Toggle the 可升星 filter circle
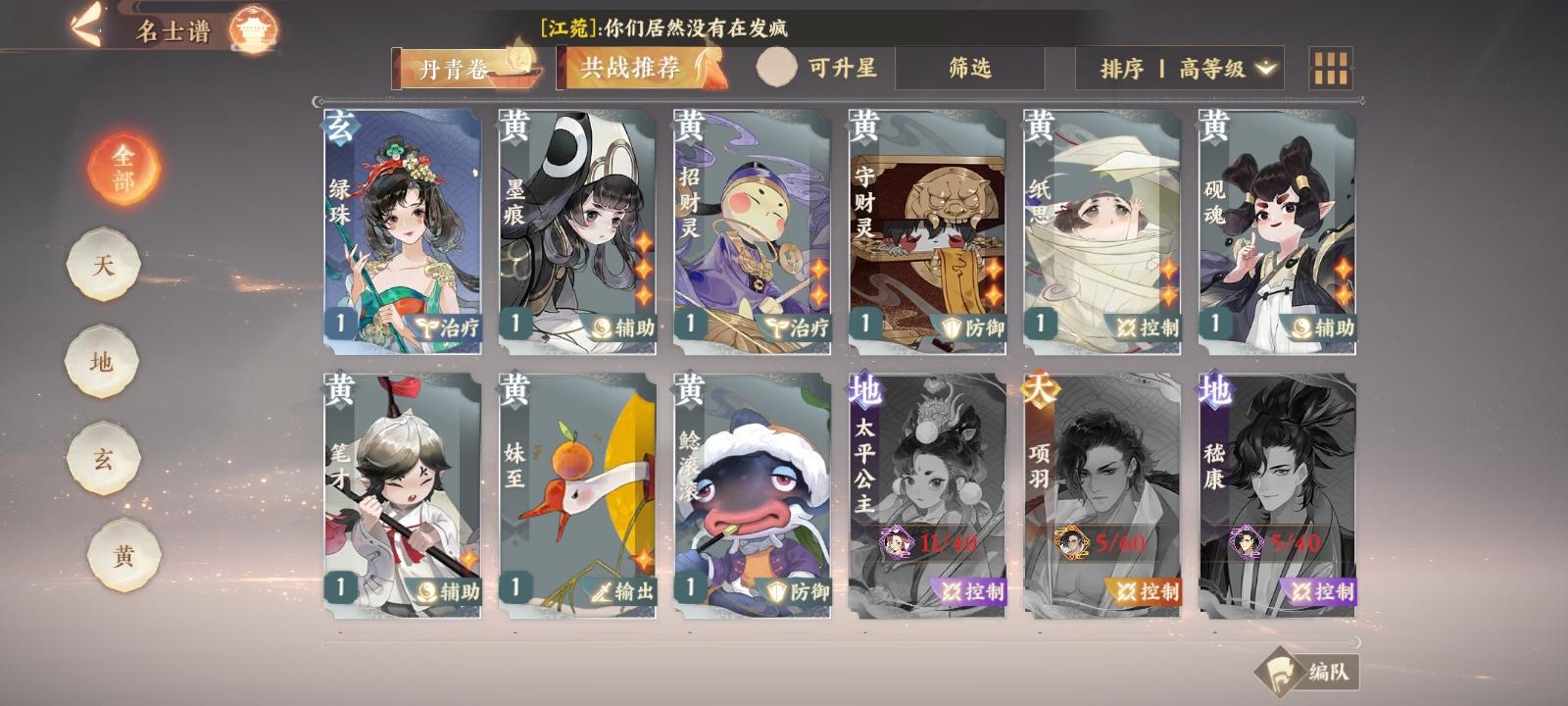 pos(777,69)
